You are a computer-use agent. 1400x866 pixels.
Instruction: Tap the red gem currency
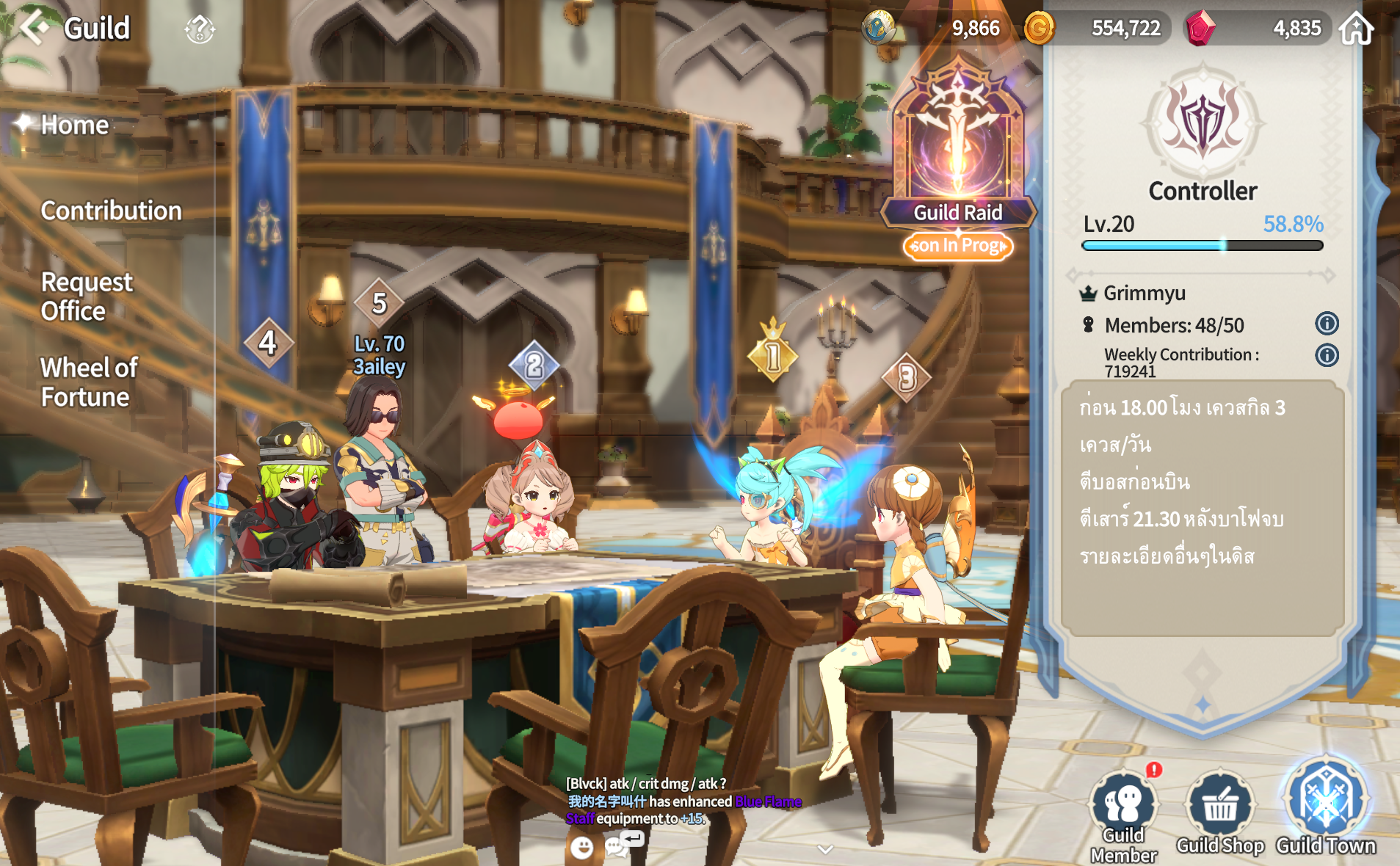coord(1201,29)
